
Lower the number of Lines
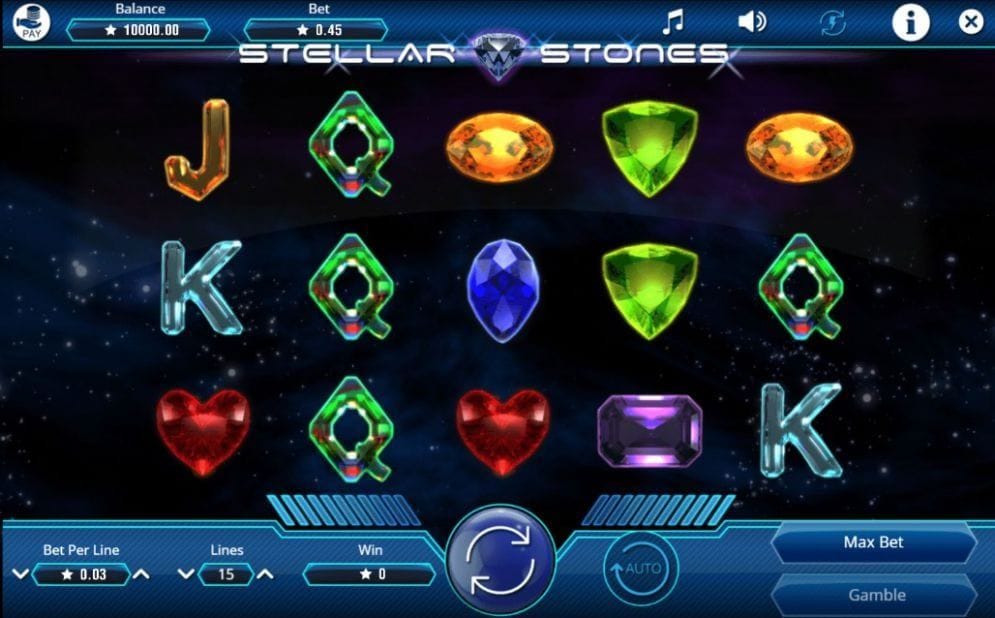[185, 575]
